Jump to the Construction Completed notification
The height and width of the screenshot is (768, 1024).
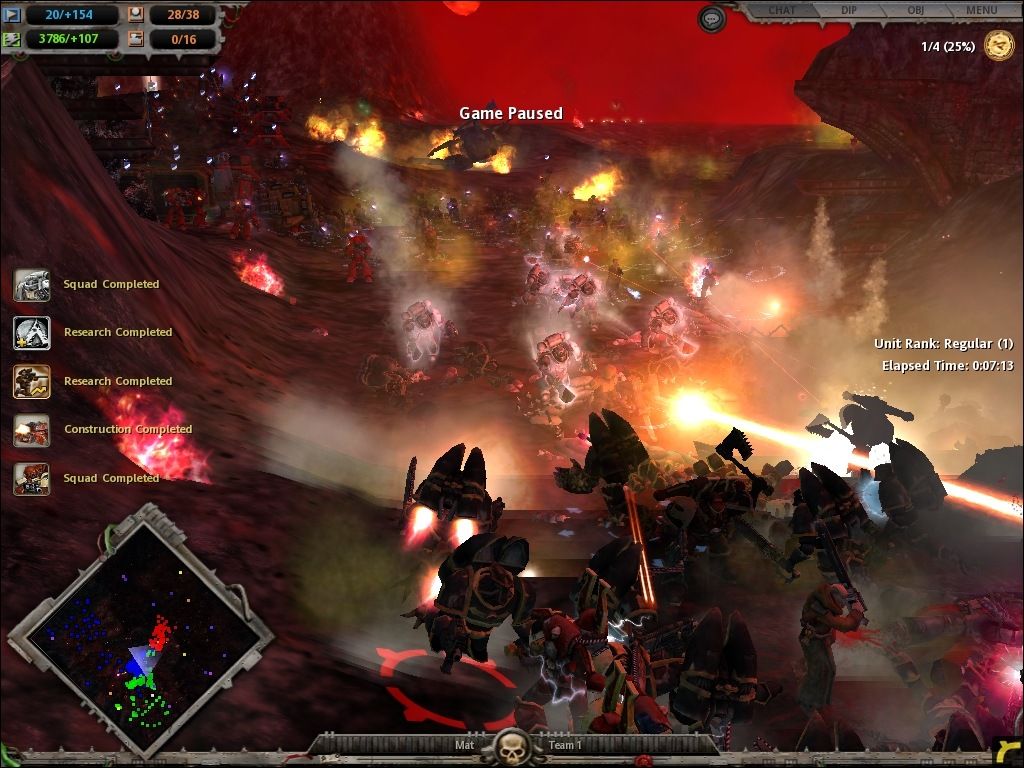pyautogui.click(x=31, y=430)
